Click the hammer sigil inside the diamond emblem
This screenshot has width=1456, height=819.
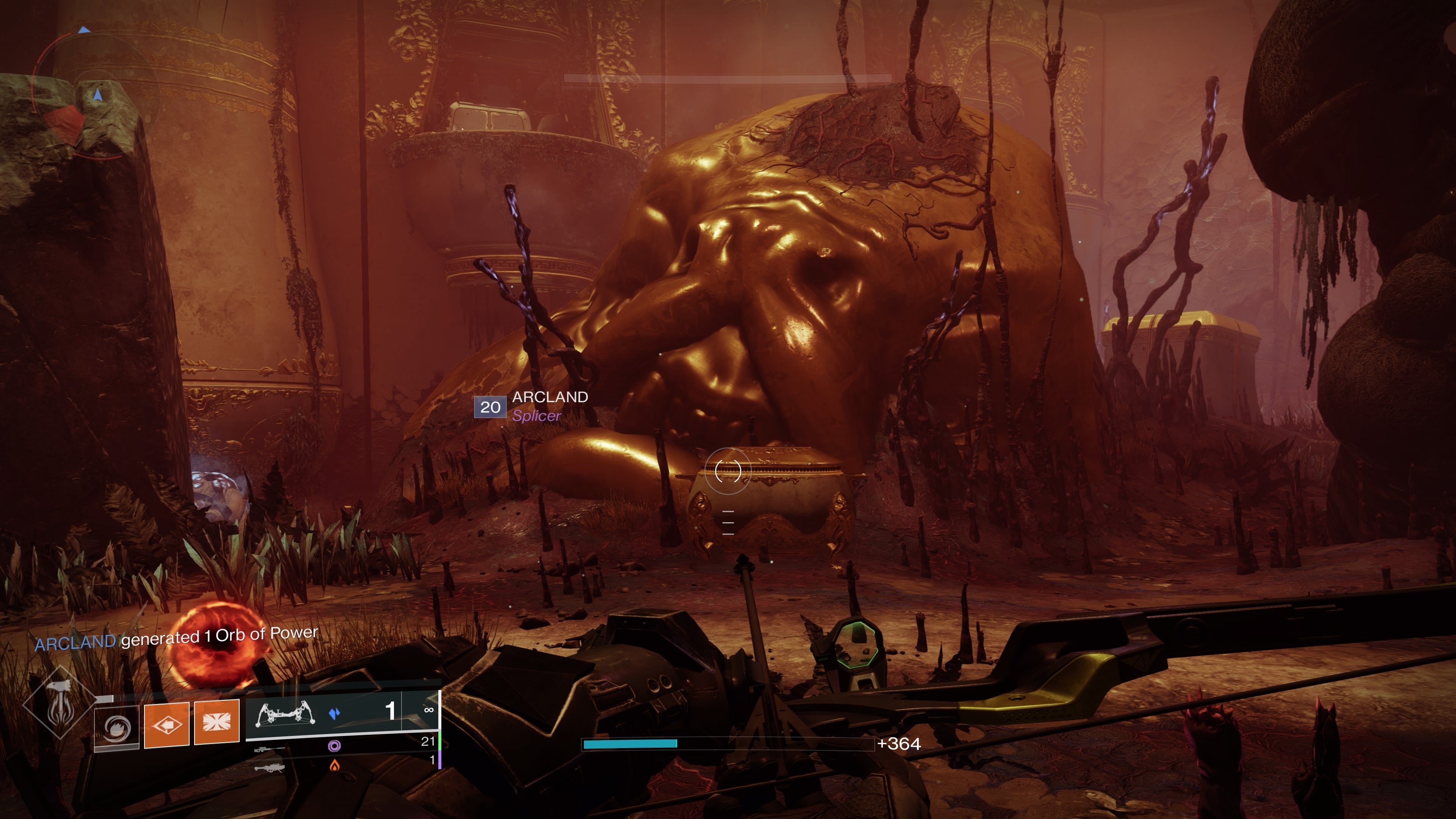coord(61,702)
